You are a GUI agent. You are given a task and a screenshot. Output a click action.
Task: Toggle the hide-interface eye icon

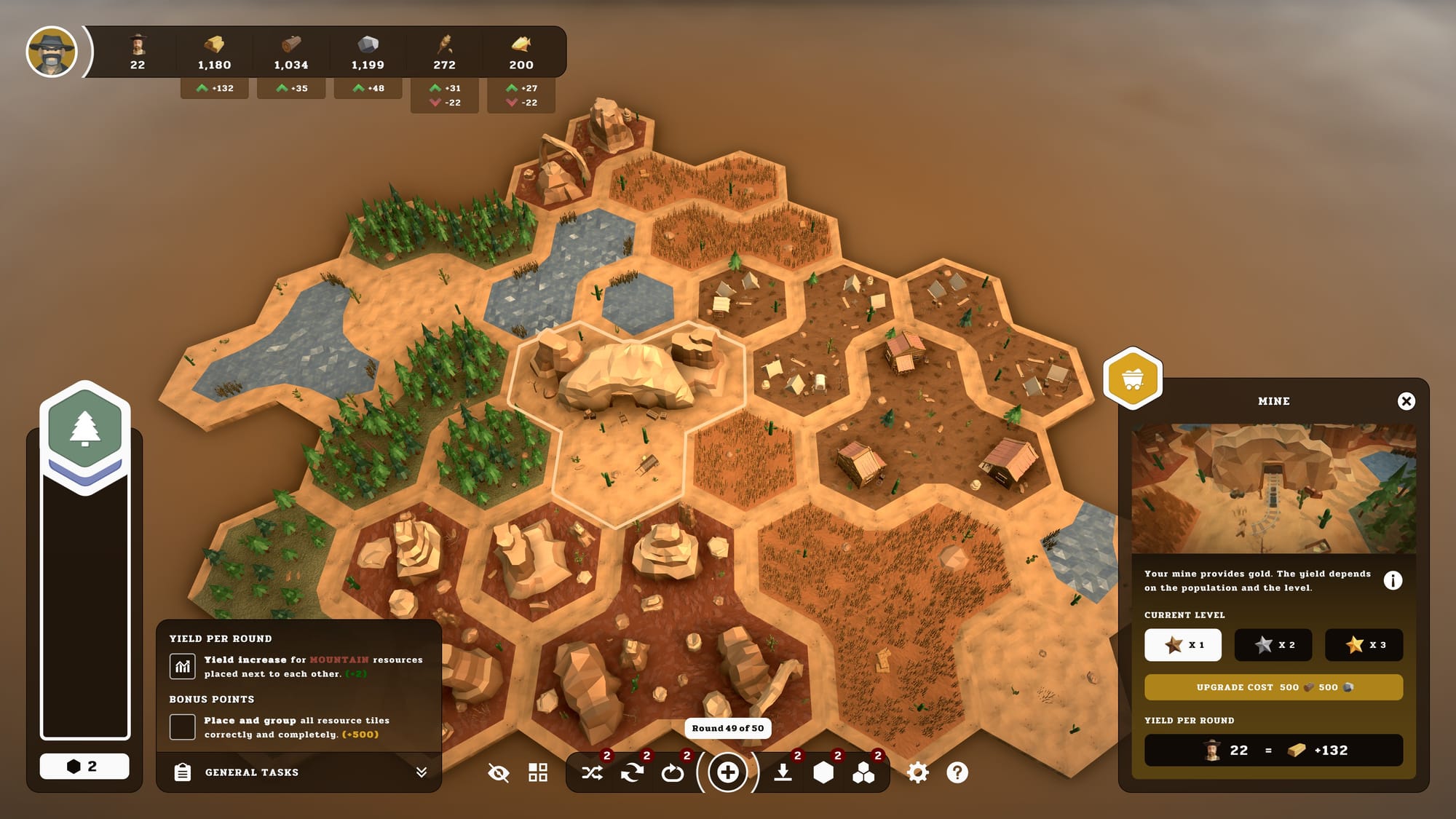pyautogui.click(x=499, y=772)
